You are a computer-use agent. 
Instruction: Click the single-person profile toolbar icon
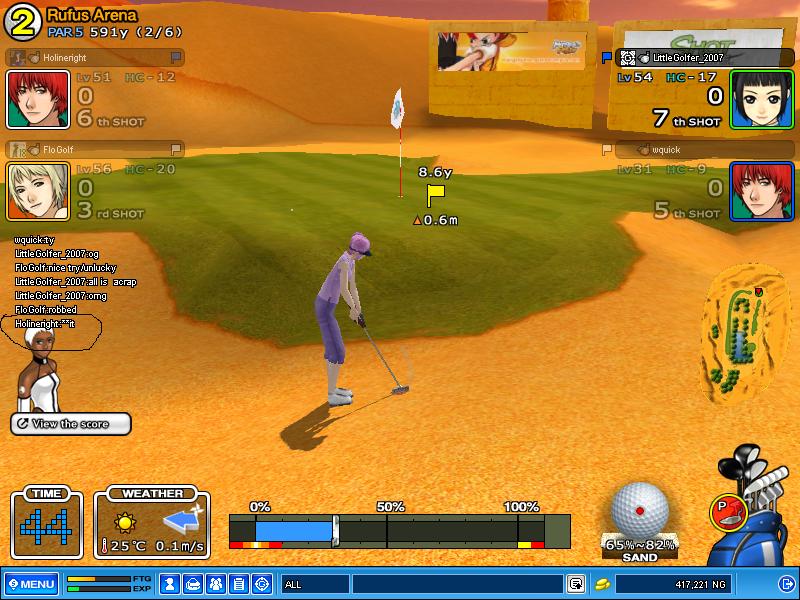point(171,583)
